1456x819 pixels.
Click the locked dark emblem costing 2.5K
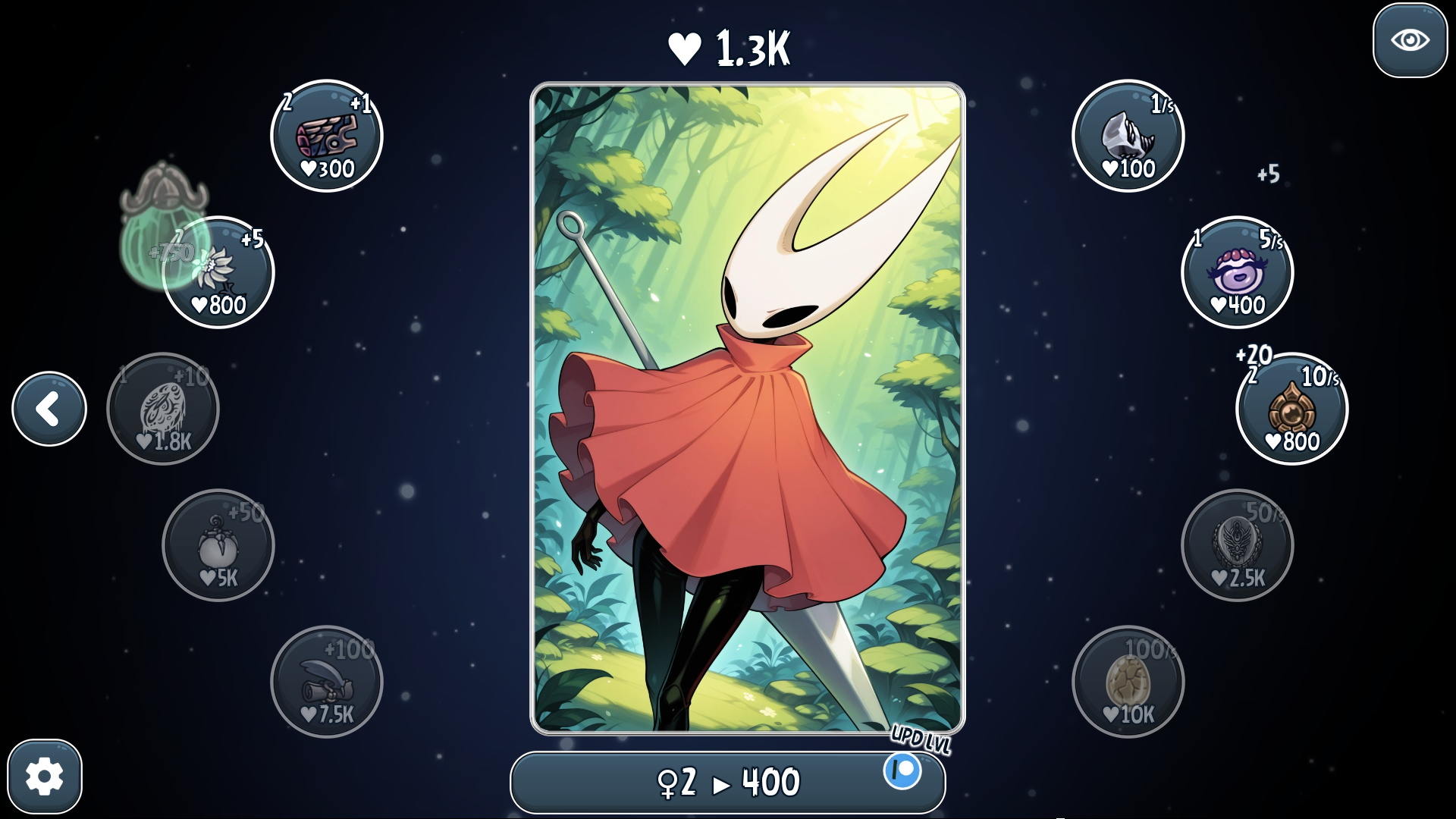click(1236, 545)
